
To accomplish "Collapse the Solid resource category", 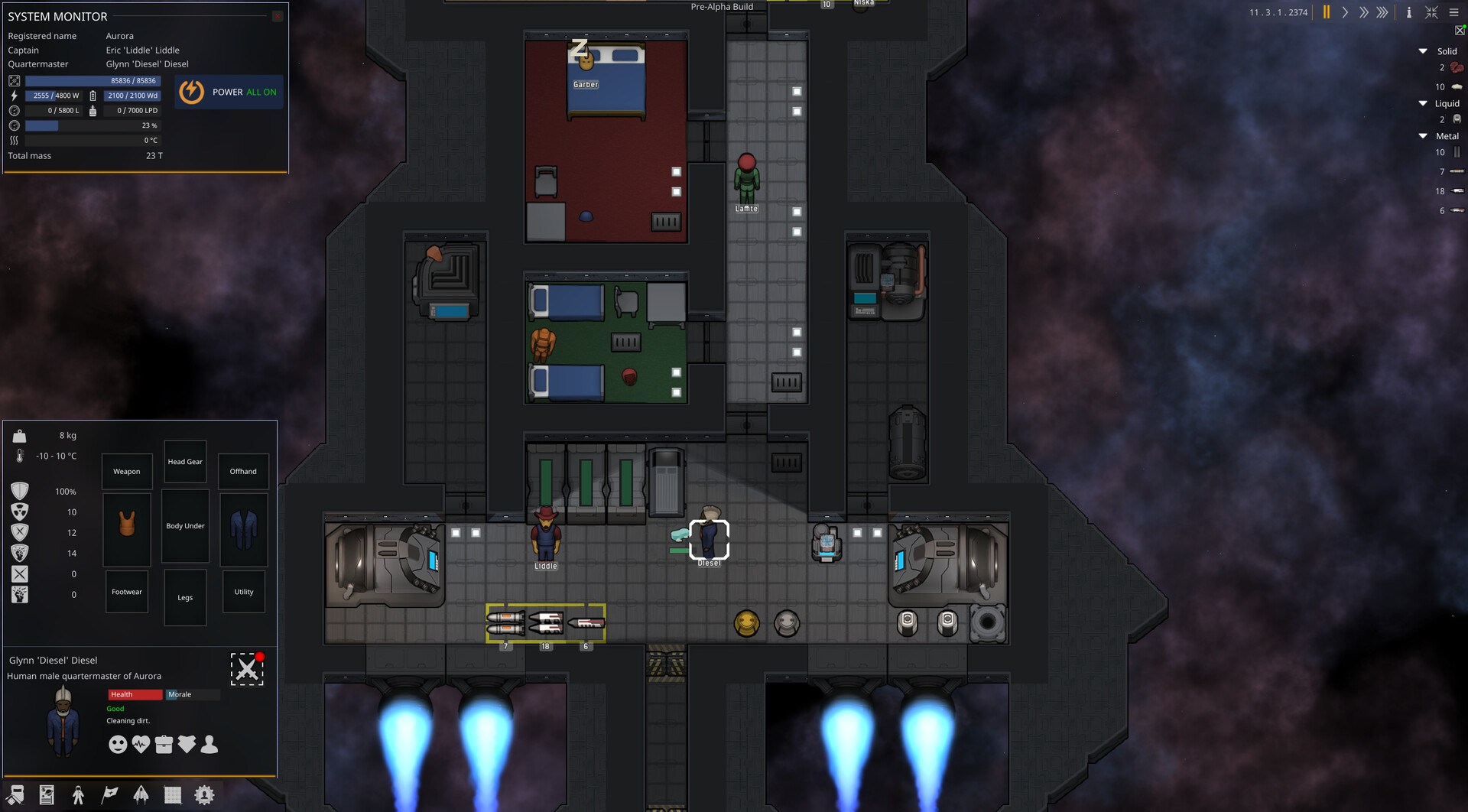I will tap(1423, 50).
